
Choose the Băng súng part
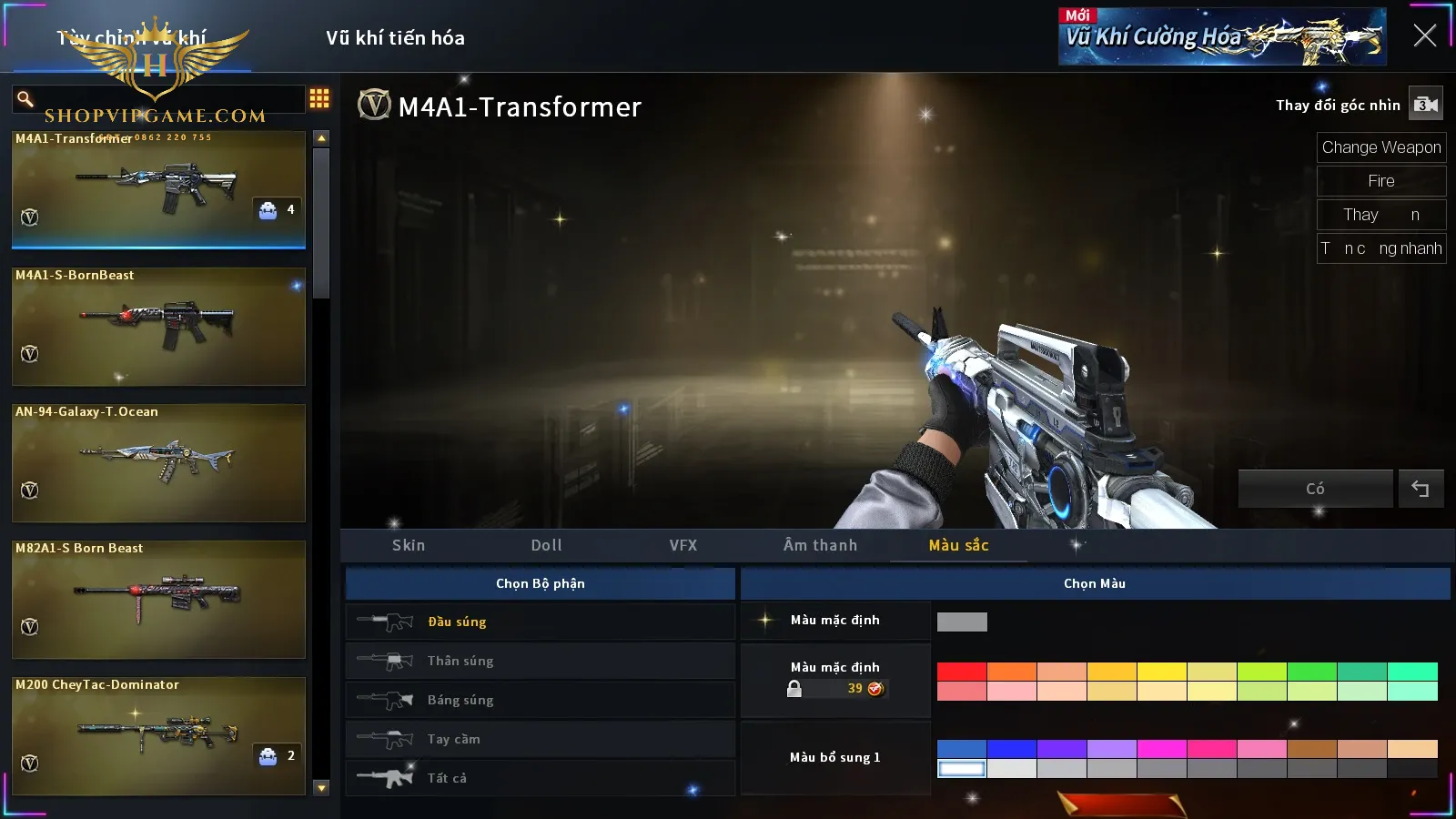point(540,700)
